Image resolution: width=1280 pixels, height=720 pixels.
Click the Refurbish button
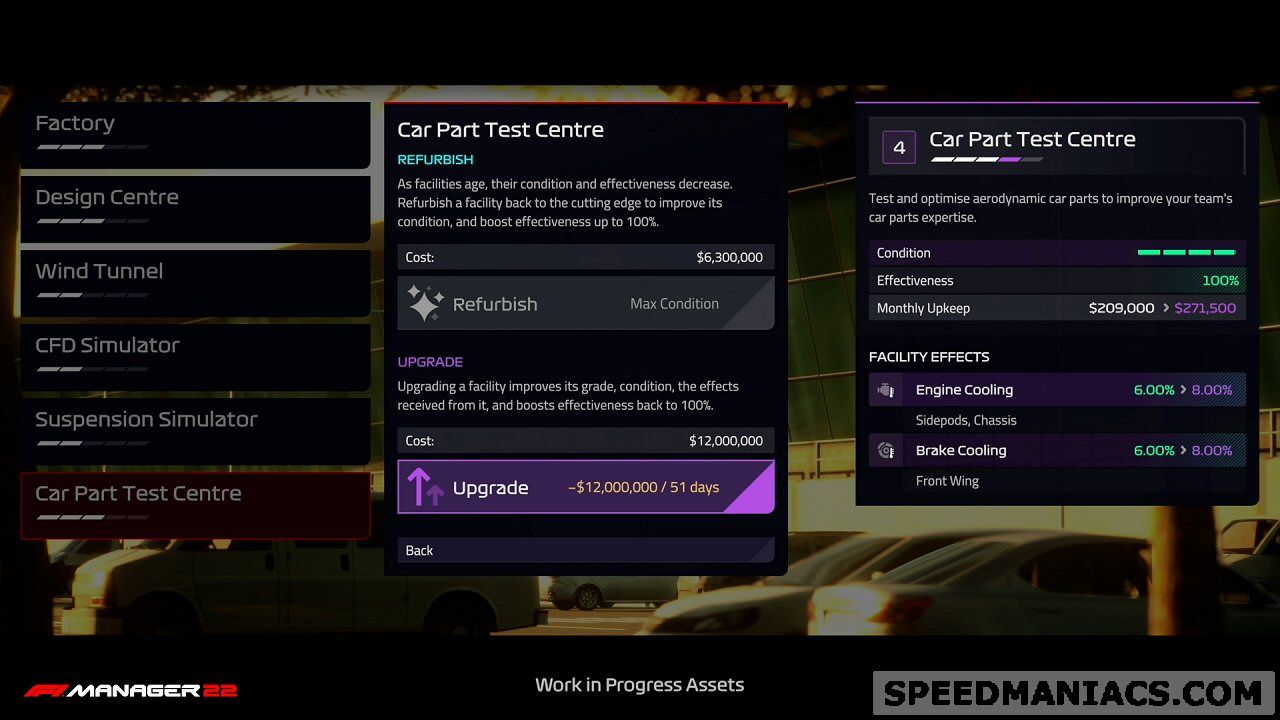point(585,304)
